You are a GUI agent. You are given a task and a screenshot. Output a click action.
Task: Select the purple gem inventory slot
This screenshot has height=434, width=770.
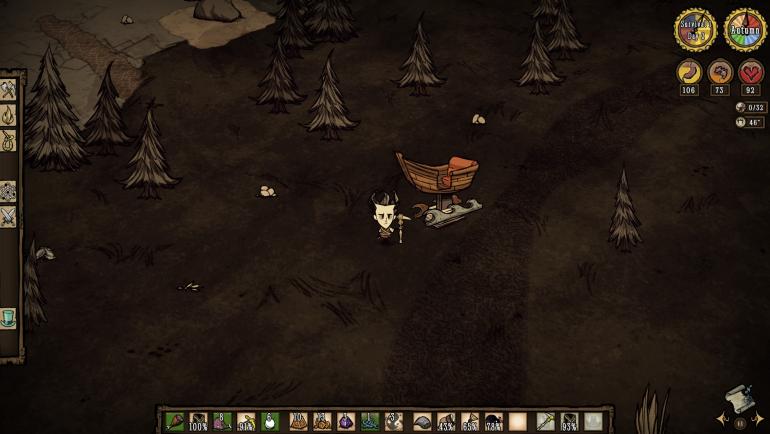pyautogui.click(x=346, y=421)
